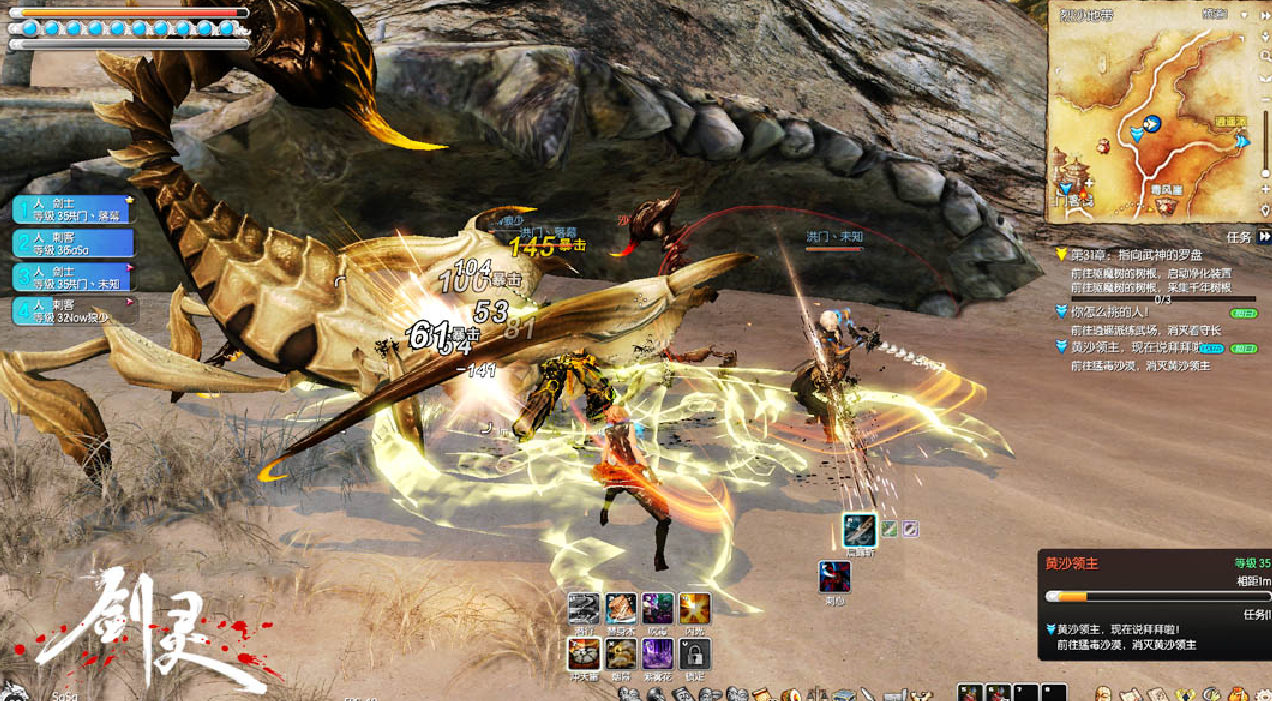Zoom in the minimap with the plus button
Viewport: 1272px width, 701px height.
pyautogui.click(x=1265, y=187)
